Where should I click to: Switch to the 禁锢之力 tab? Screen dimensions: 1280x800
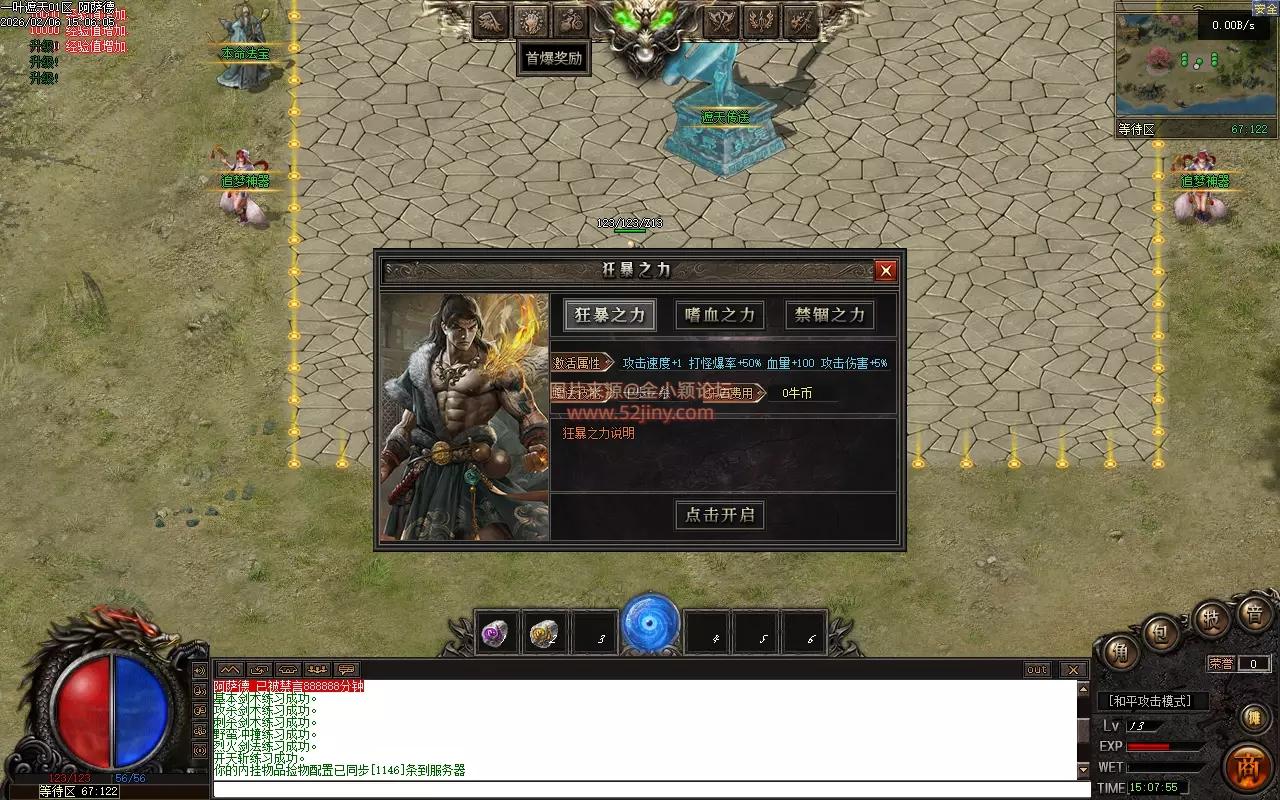[x=829, y=315]
